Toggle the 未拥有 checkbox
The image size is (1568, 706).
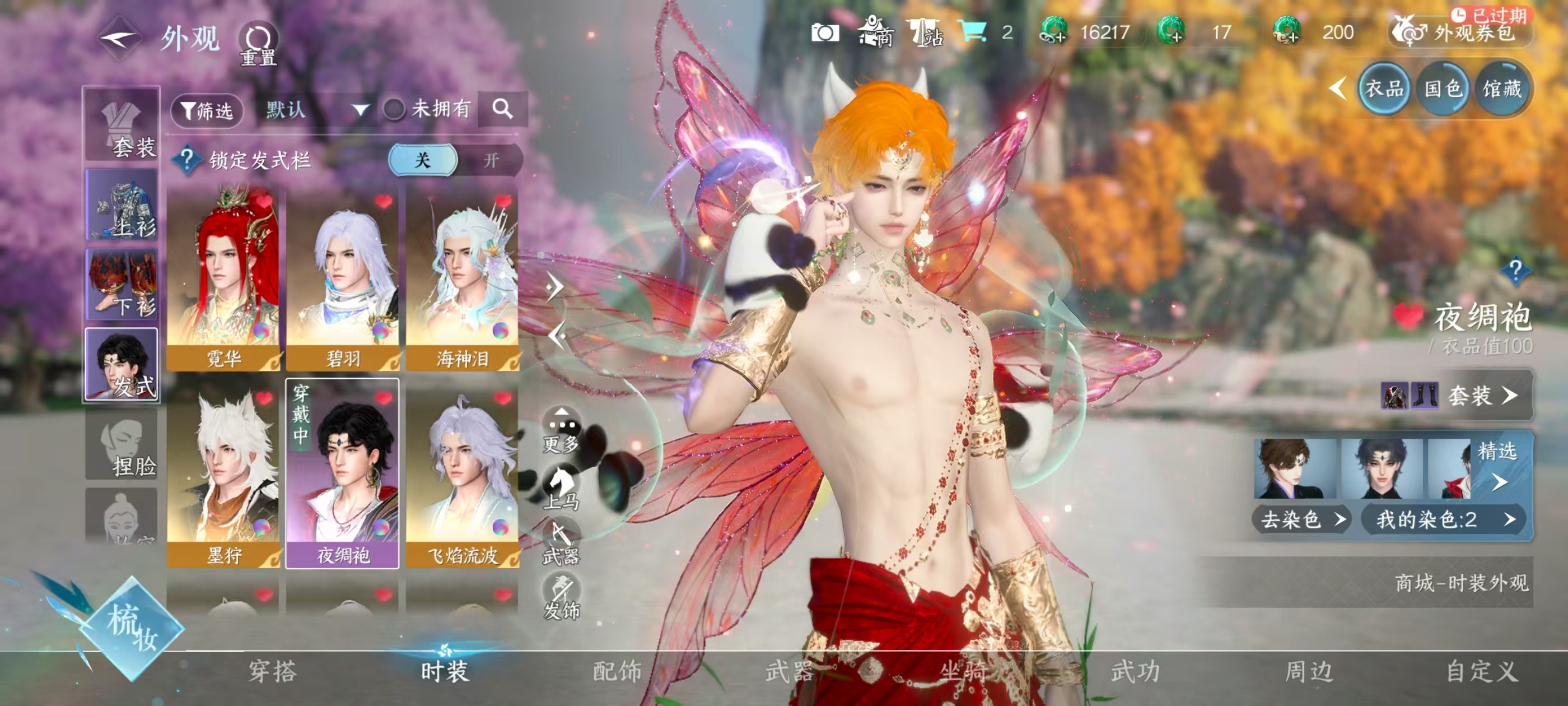point(394,110)
